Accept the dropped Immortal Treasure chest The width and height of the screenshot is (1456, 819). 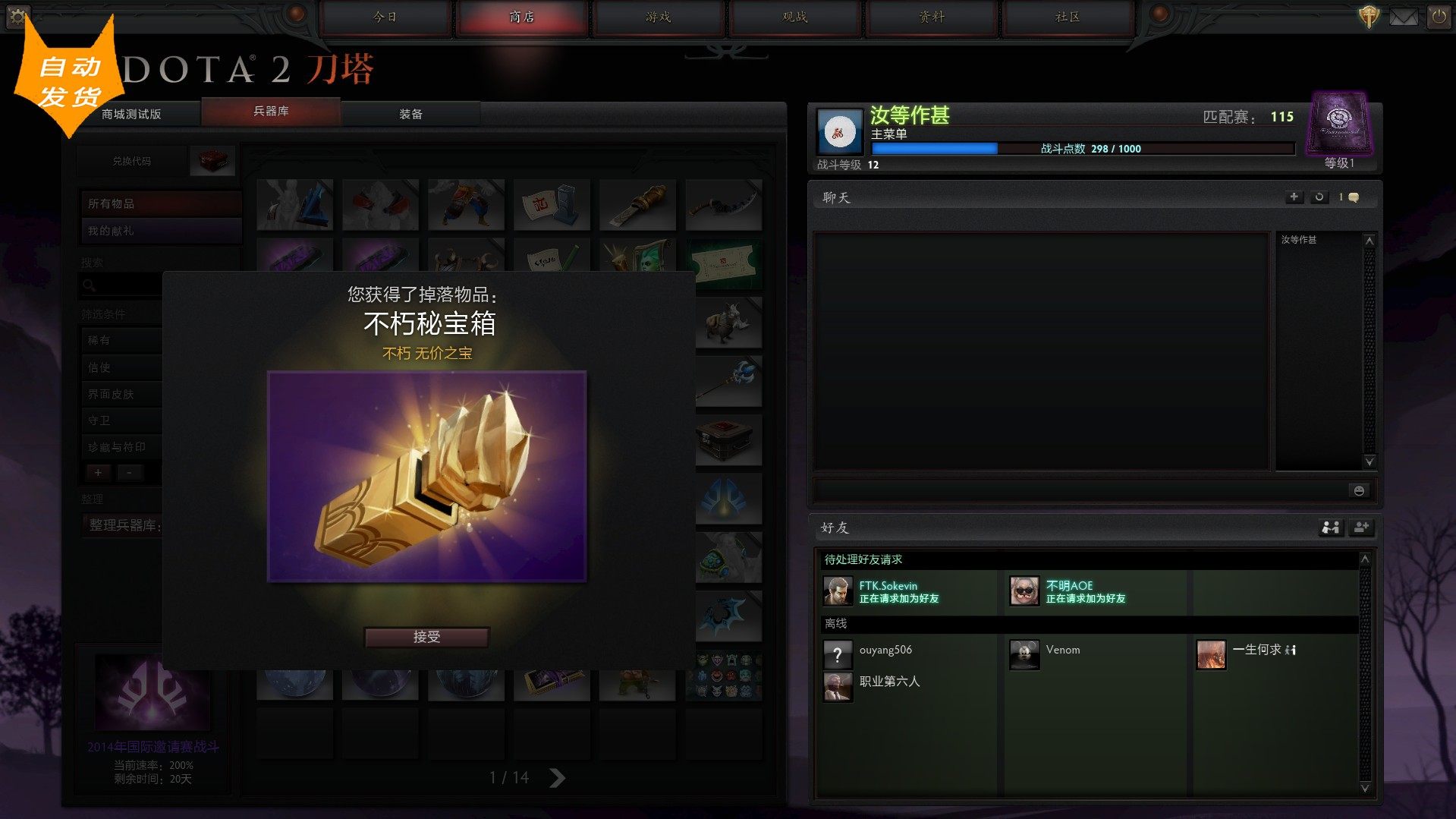(x=426, y=637)
